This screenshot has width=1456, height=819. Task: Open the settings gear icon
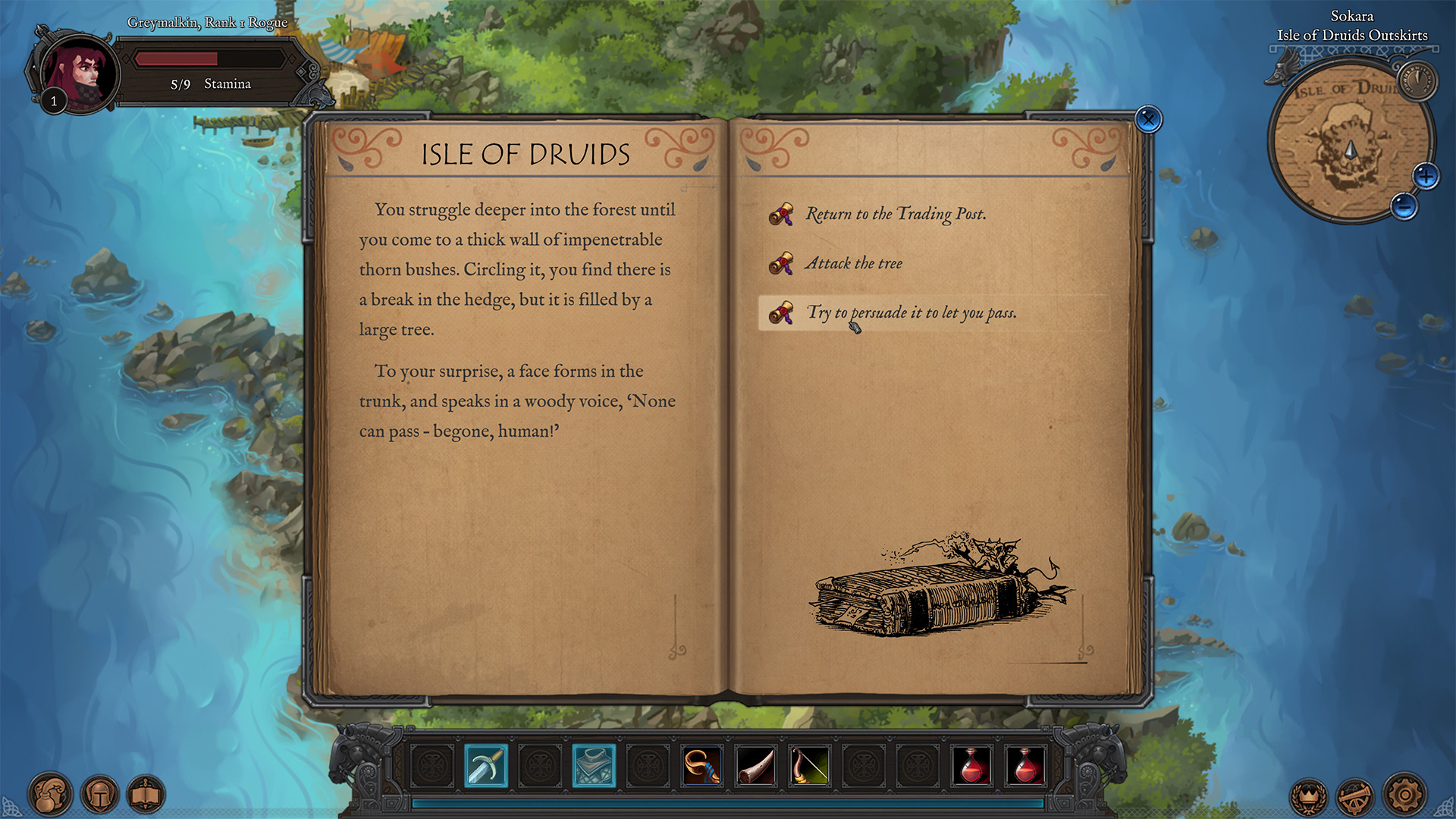click(1402, 794)
